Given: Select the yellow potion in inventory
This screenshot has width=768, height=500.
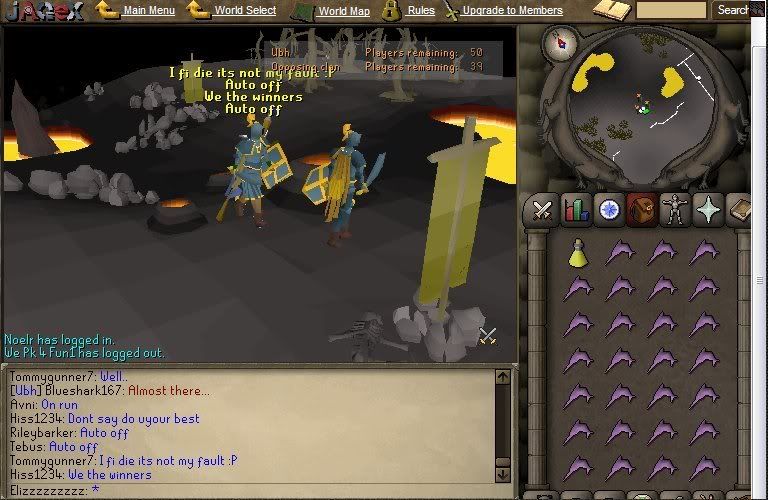Looking at the screenshot, I should coord(577,254).
